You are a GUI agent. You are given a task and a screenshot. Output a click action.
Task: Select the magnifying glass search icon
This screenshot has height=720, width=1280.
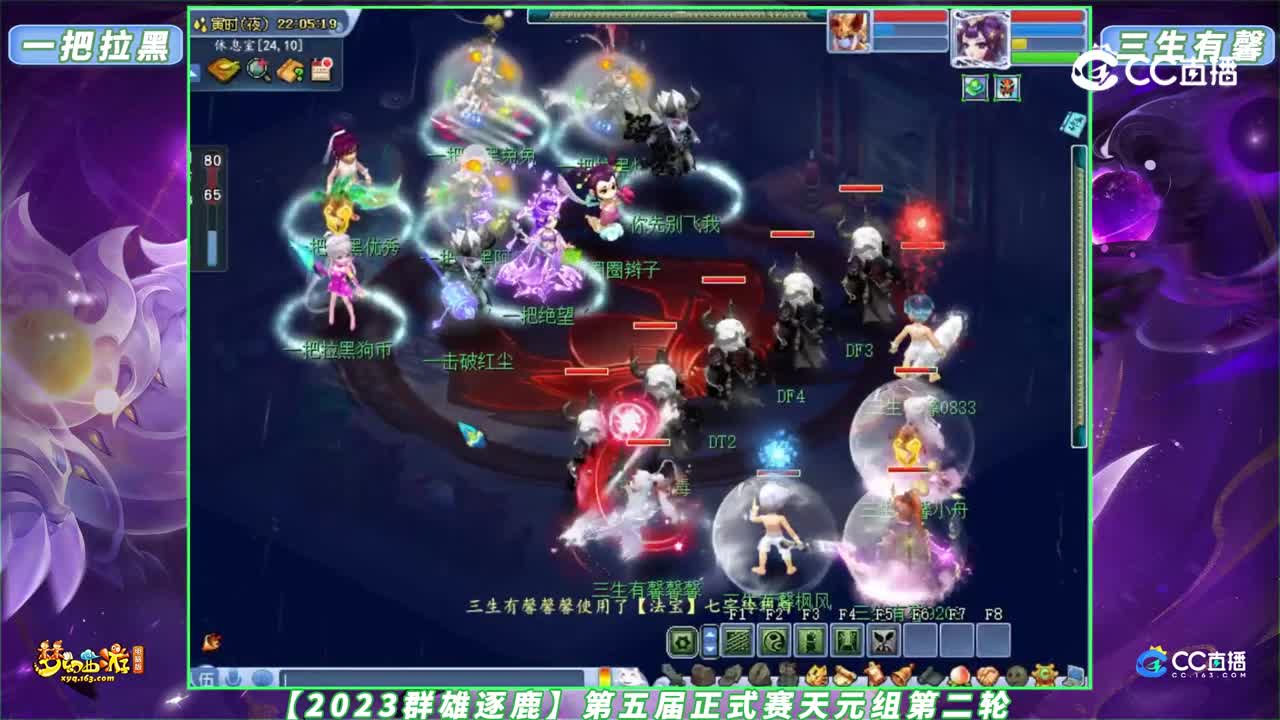[x=256, y=71]
